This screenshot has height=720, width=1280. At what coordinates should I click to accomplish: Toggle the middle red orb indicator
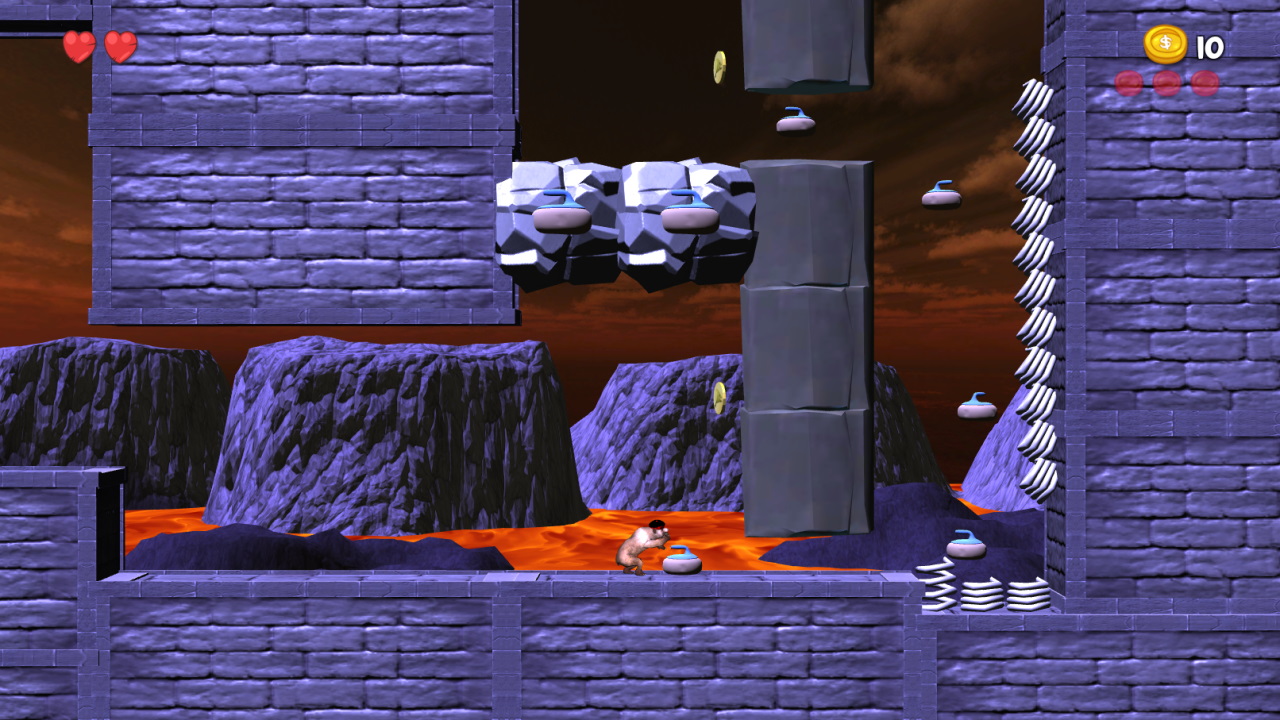tap(1166, 83)
